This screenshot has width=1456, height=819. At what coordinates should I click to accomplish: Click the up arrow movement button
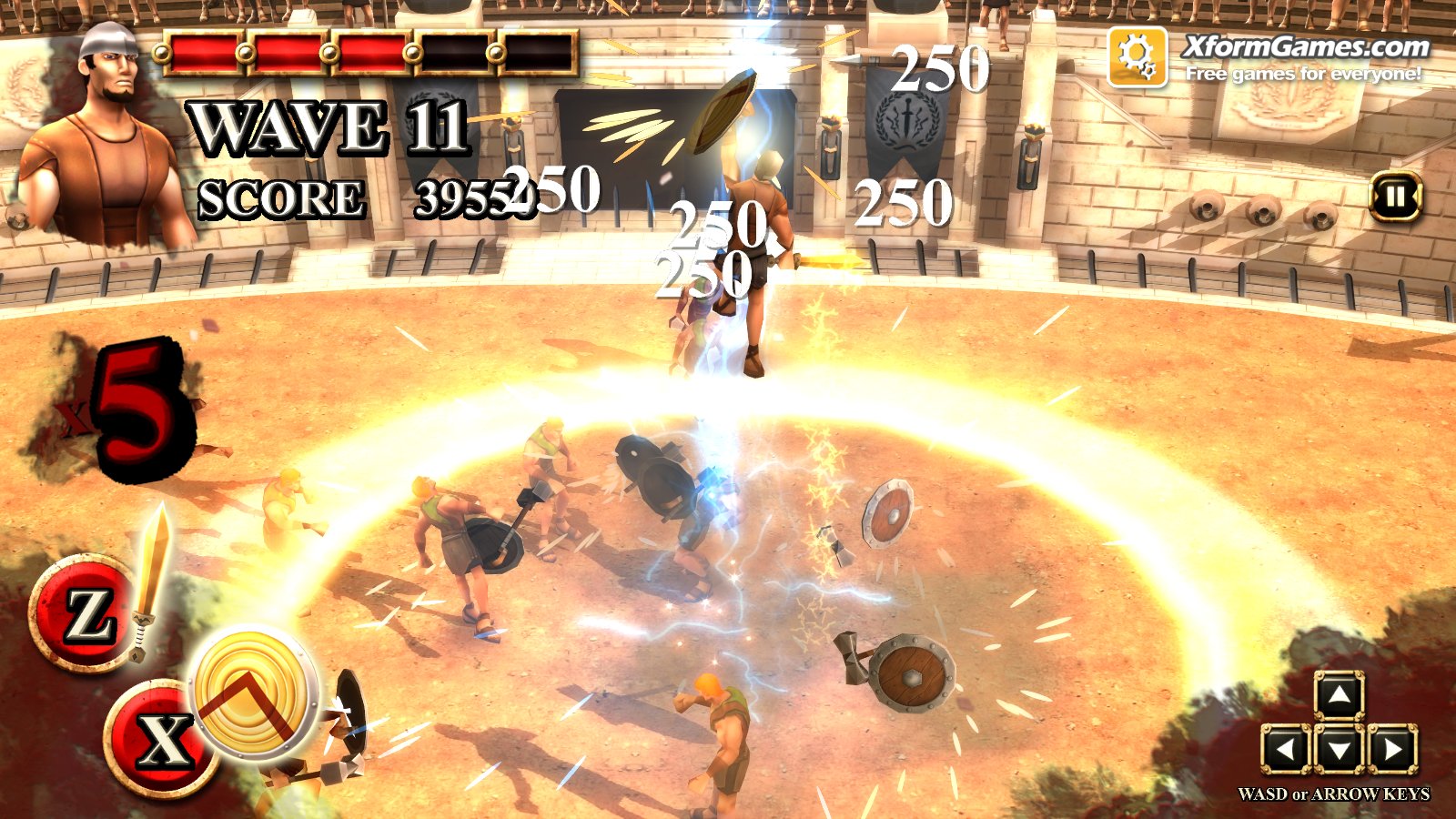coord(1339,697)
